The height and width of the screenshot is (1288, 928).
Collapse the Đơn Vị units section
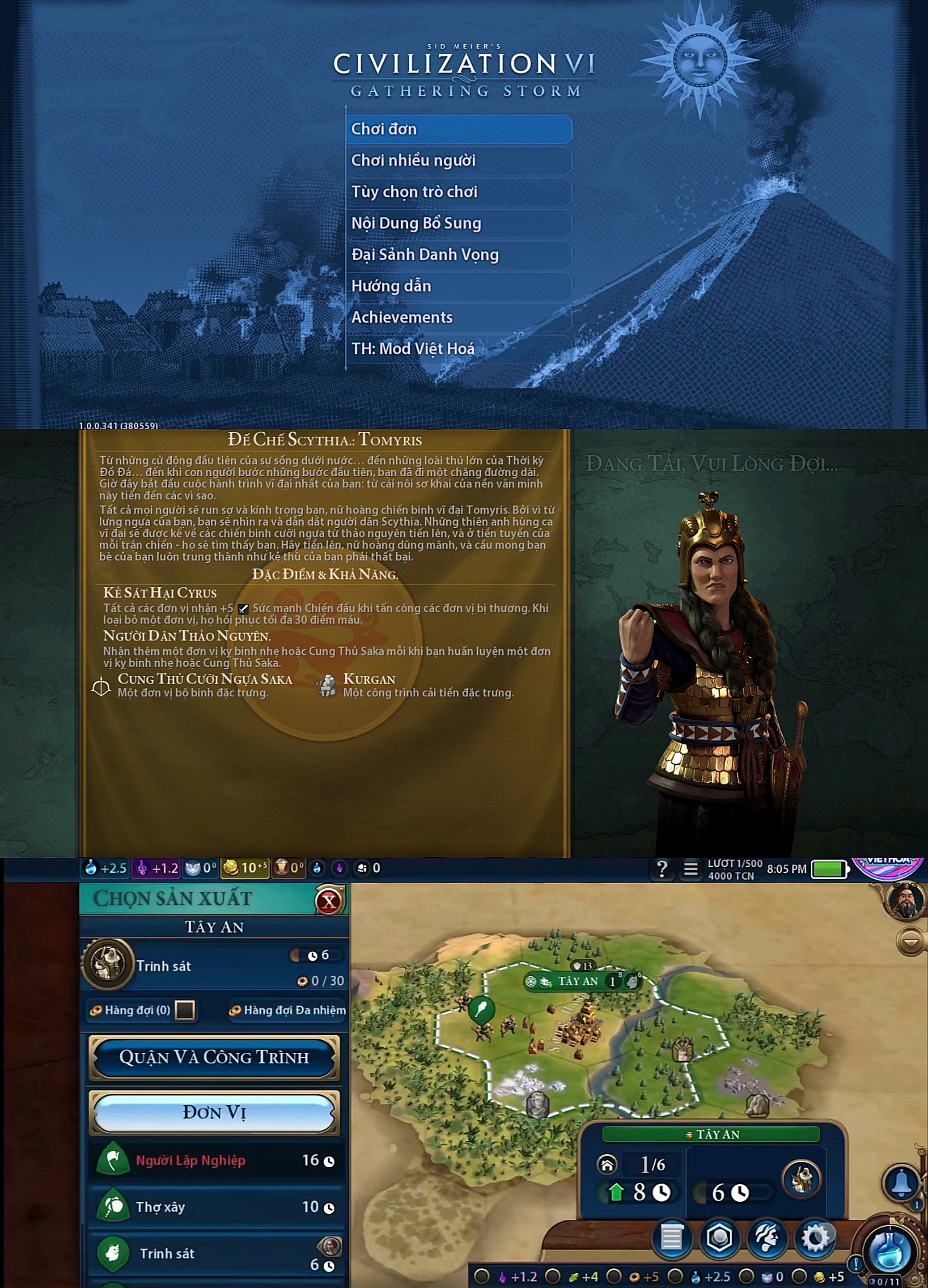(214, 1112)
